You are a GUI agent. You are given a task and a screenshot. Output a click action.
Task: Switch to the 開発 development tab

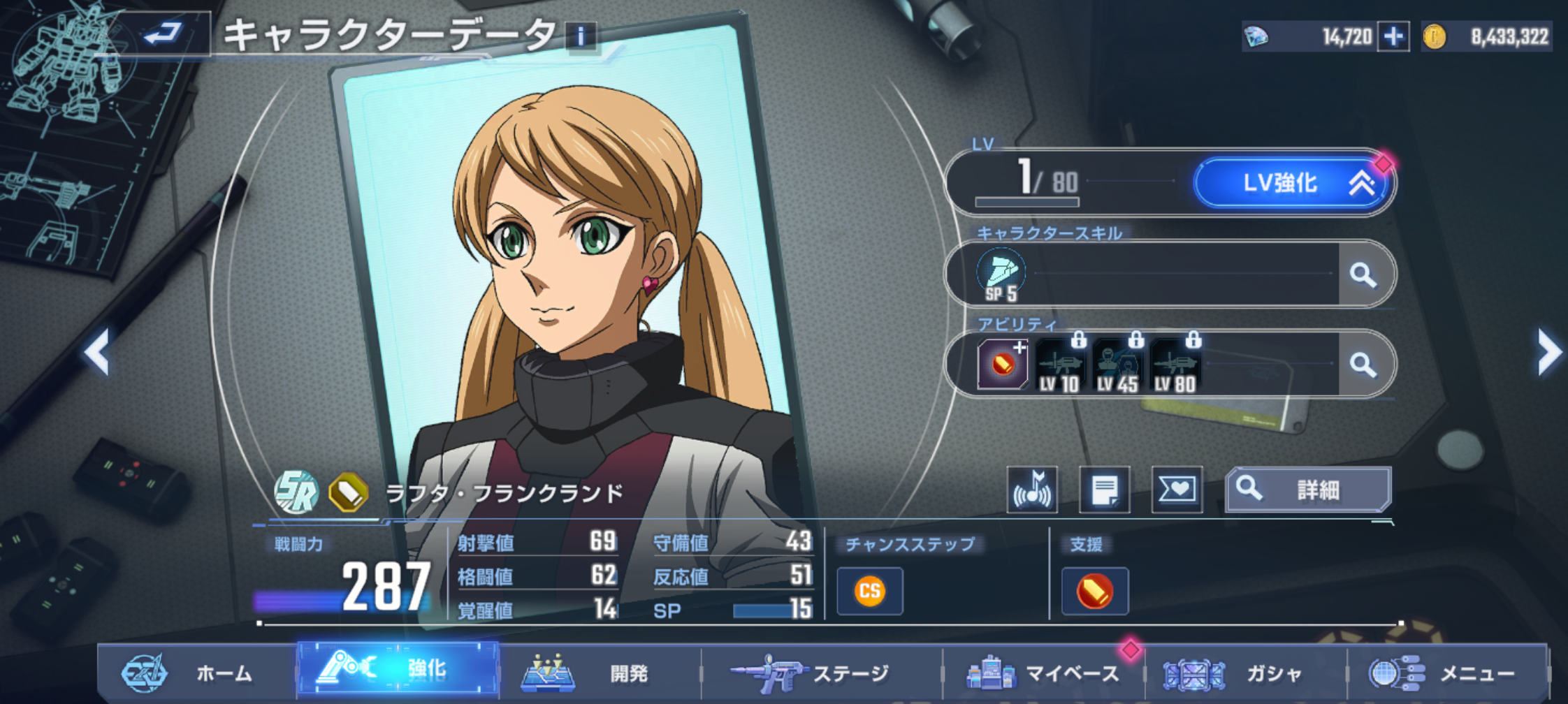pos(600,673)
